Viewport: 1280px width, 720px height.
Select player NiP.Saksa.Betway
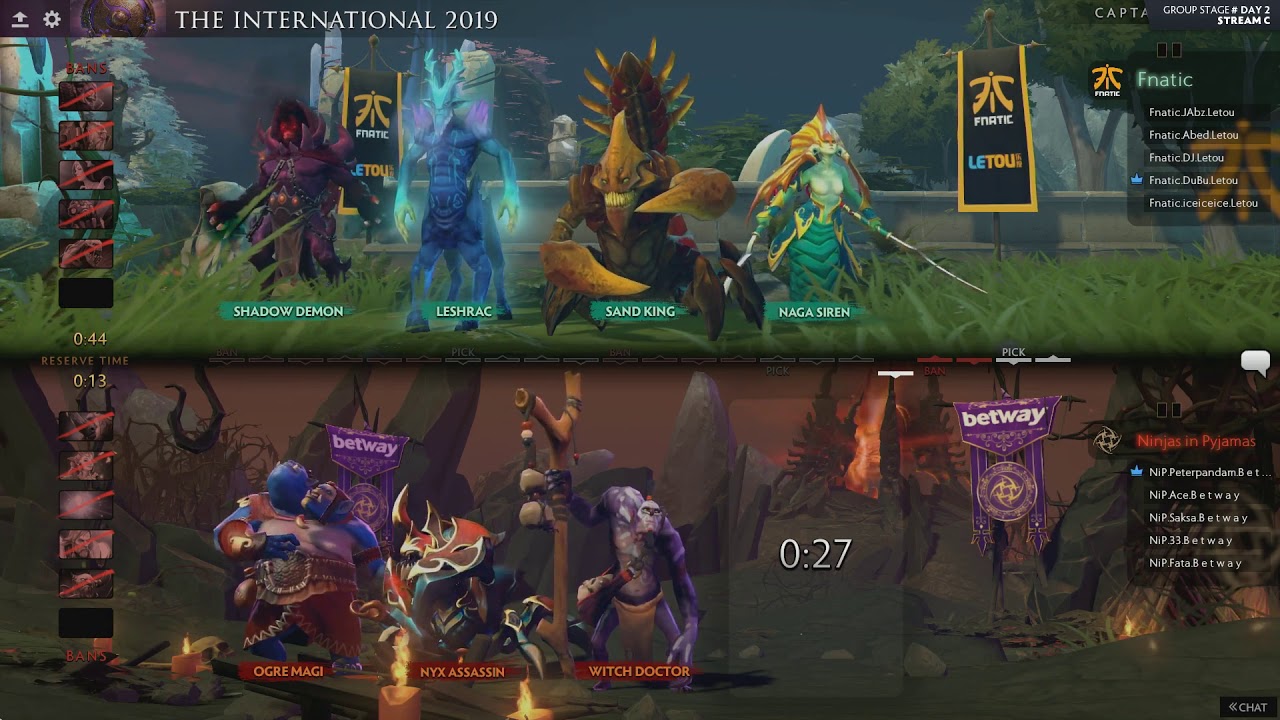1198,518
